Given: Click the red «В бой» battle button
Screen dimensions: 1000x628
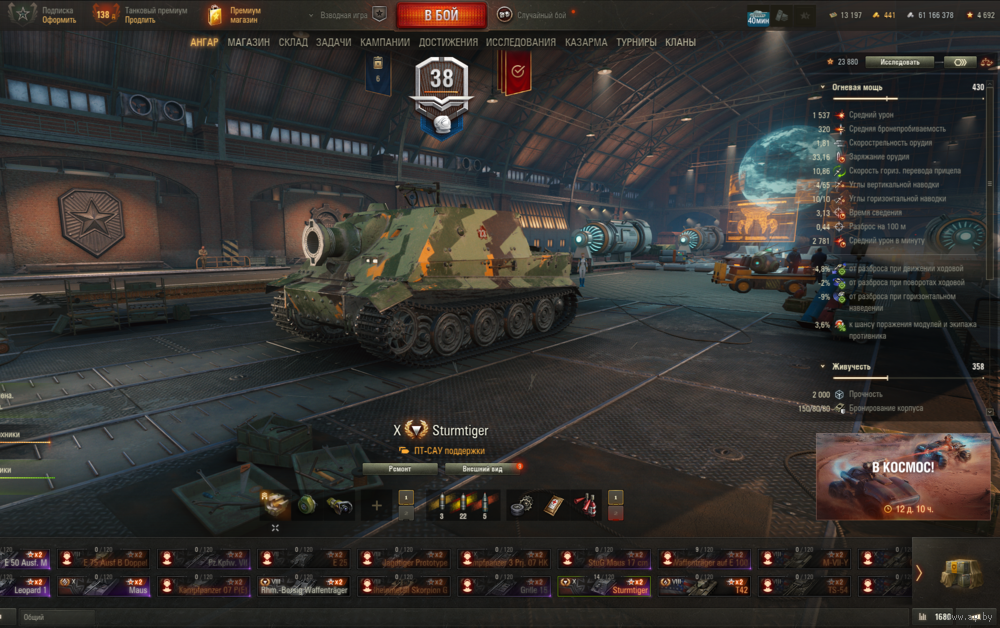Looking at the screenshot, I should (441, 15).
